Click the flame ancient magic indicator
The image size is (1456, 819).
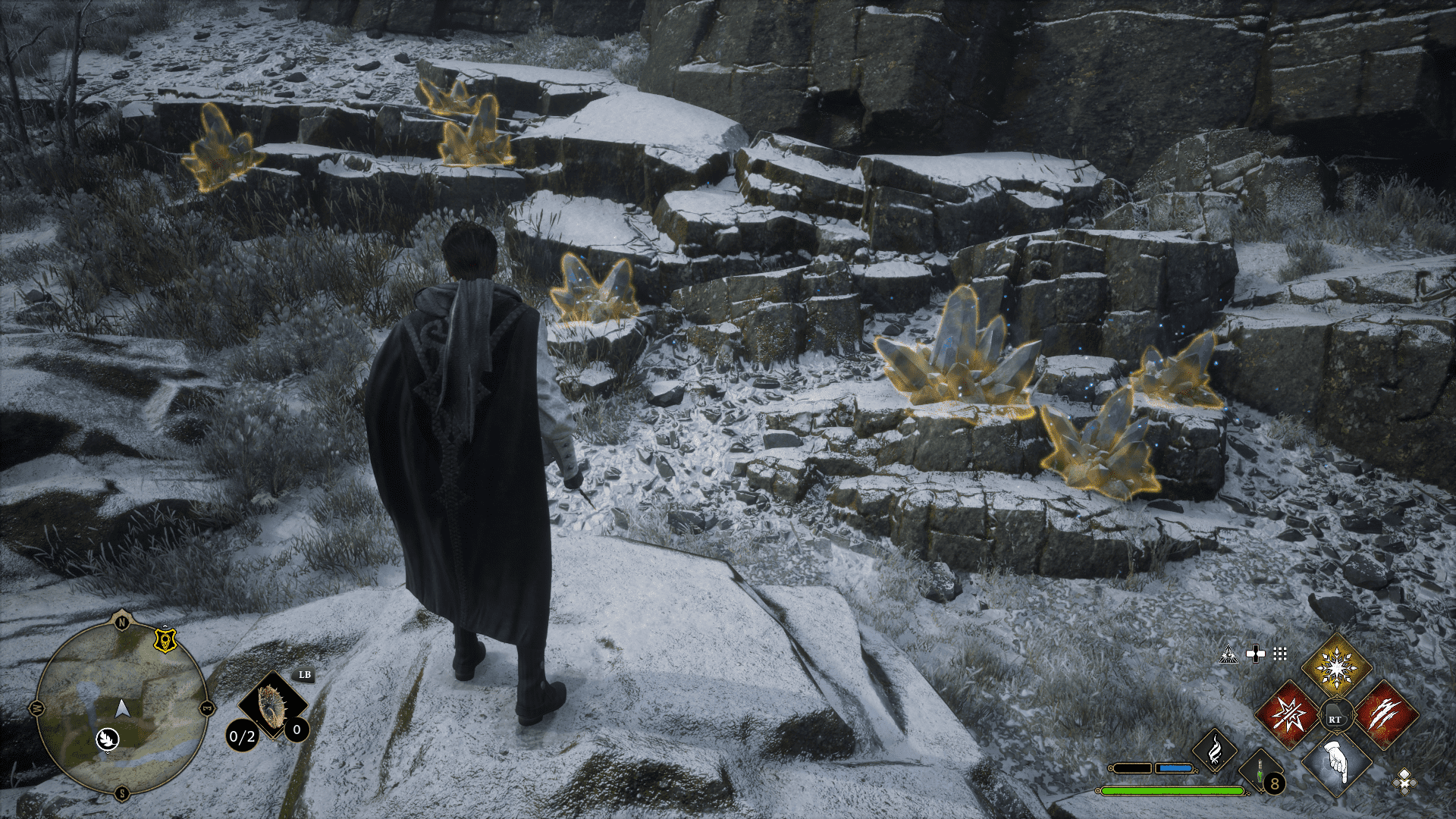pyautogui.click(x=1215, y=750)
